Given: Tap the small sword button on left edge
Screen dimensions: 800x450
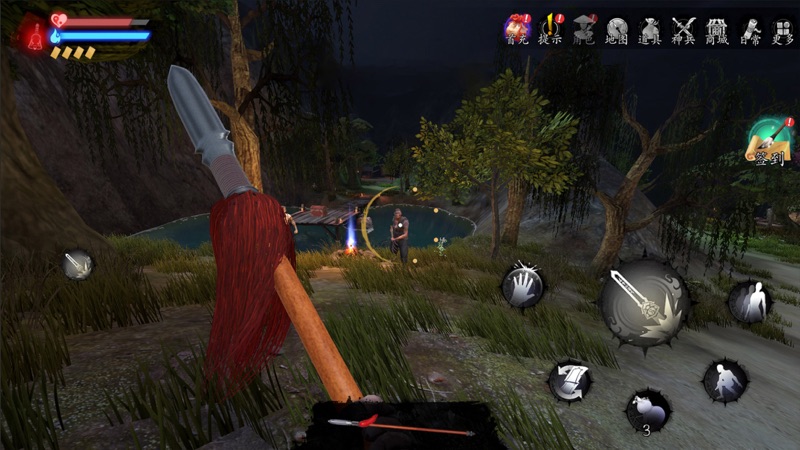Looking at the screenshot, I should pos(77,264).
